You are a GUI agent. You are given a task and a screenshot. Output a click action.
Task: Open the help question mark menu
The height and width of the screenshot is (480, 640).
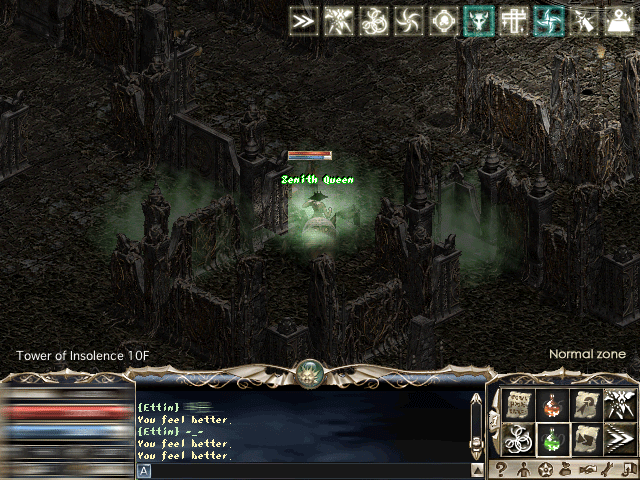pyautogui.click(x=503, y=469)
